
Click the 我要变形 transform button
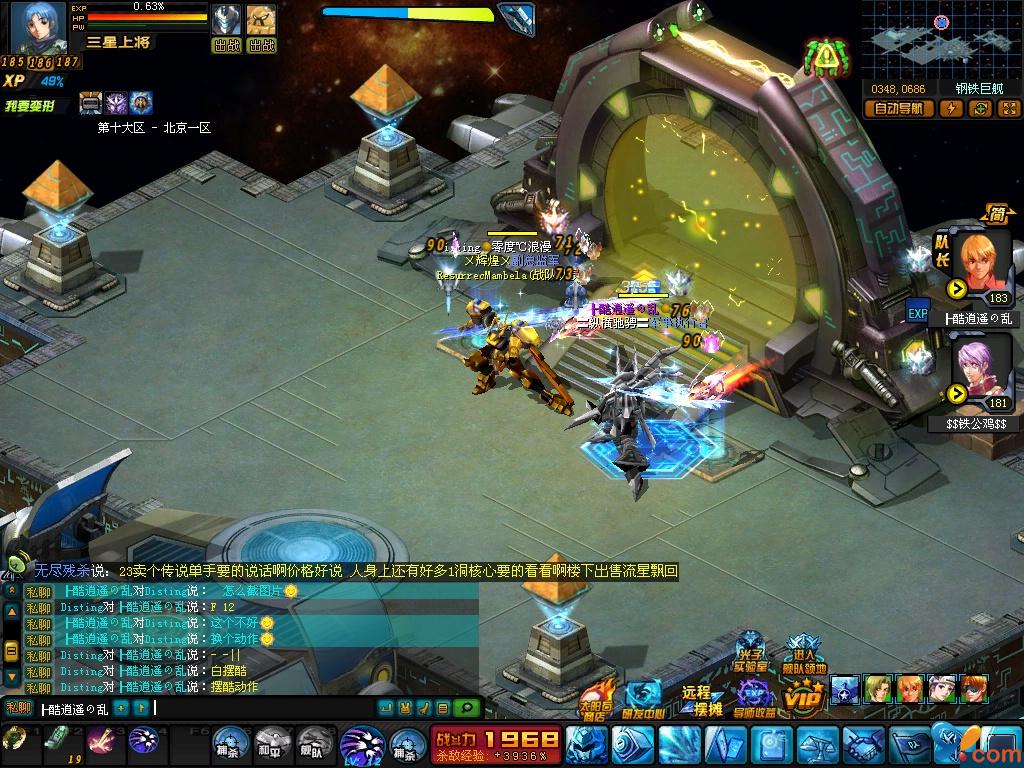pos(30,105)
